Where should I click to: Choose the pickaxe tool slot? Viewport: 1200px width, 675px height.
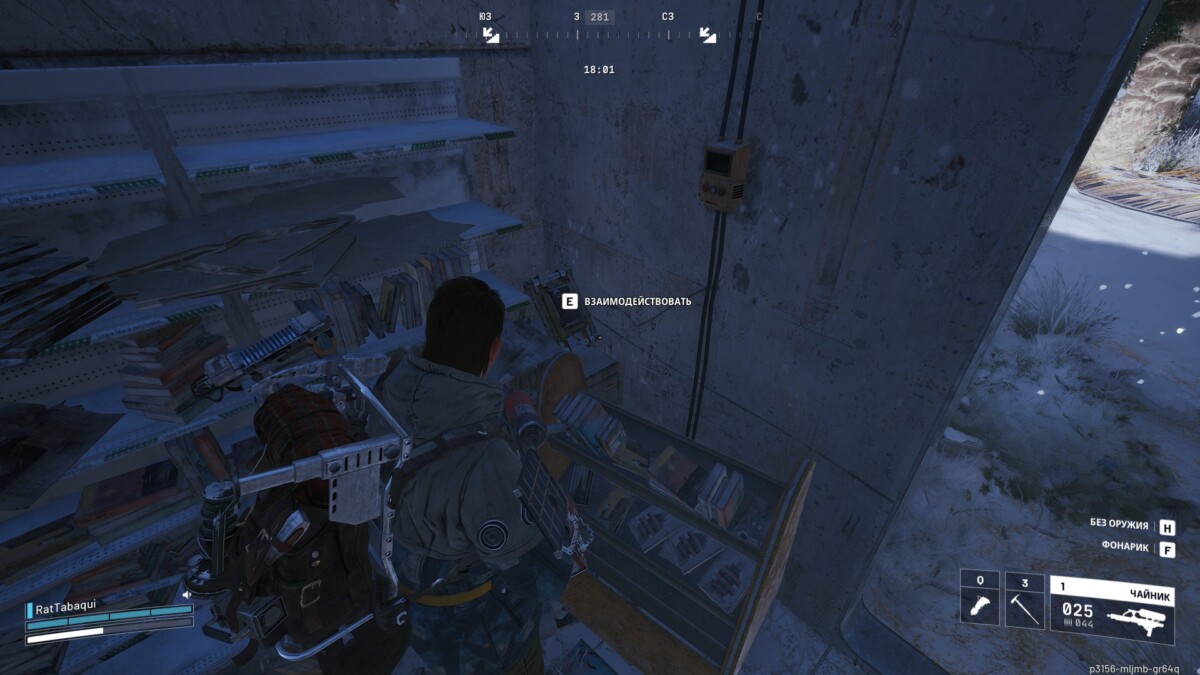point(1024,601)
